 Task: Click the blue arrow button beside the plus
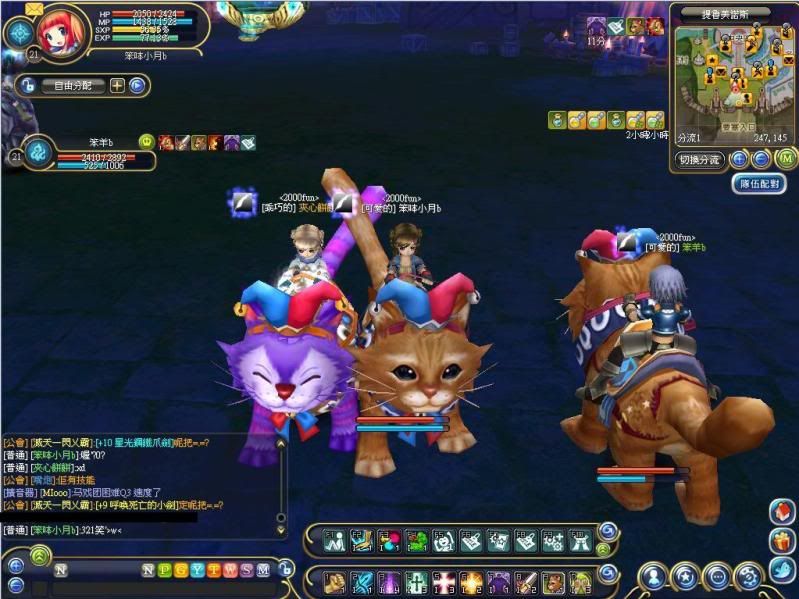click(x=137, y=86)
